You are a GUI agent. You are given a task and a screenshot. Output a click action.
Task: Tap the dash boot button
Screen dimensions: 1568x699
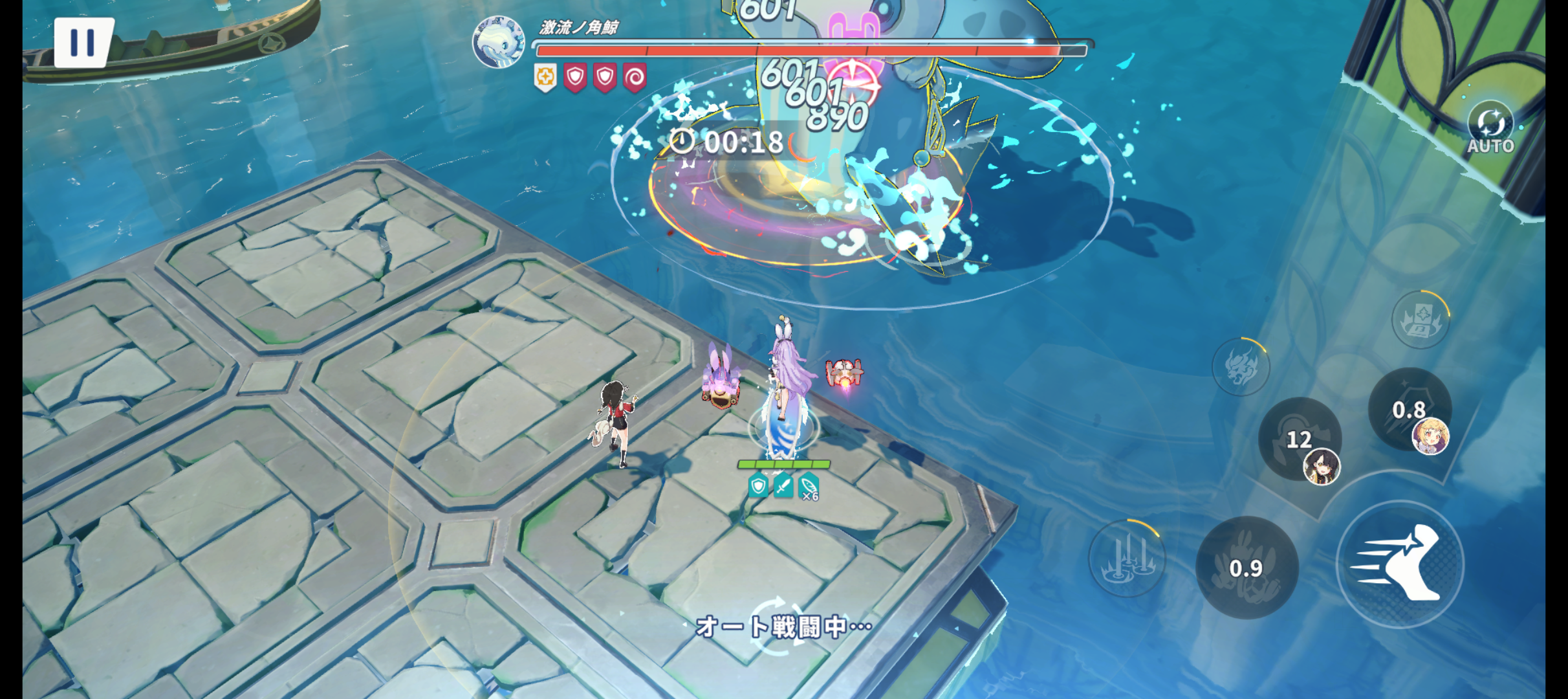tap(1400, 564)
